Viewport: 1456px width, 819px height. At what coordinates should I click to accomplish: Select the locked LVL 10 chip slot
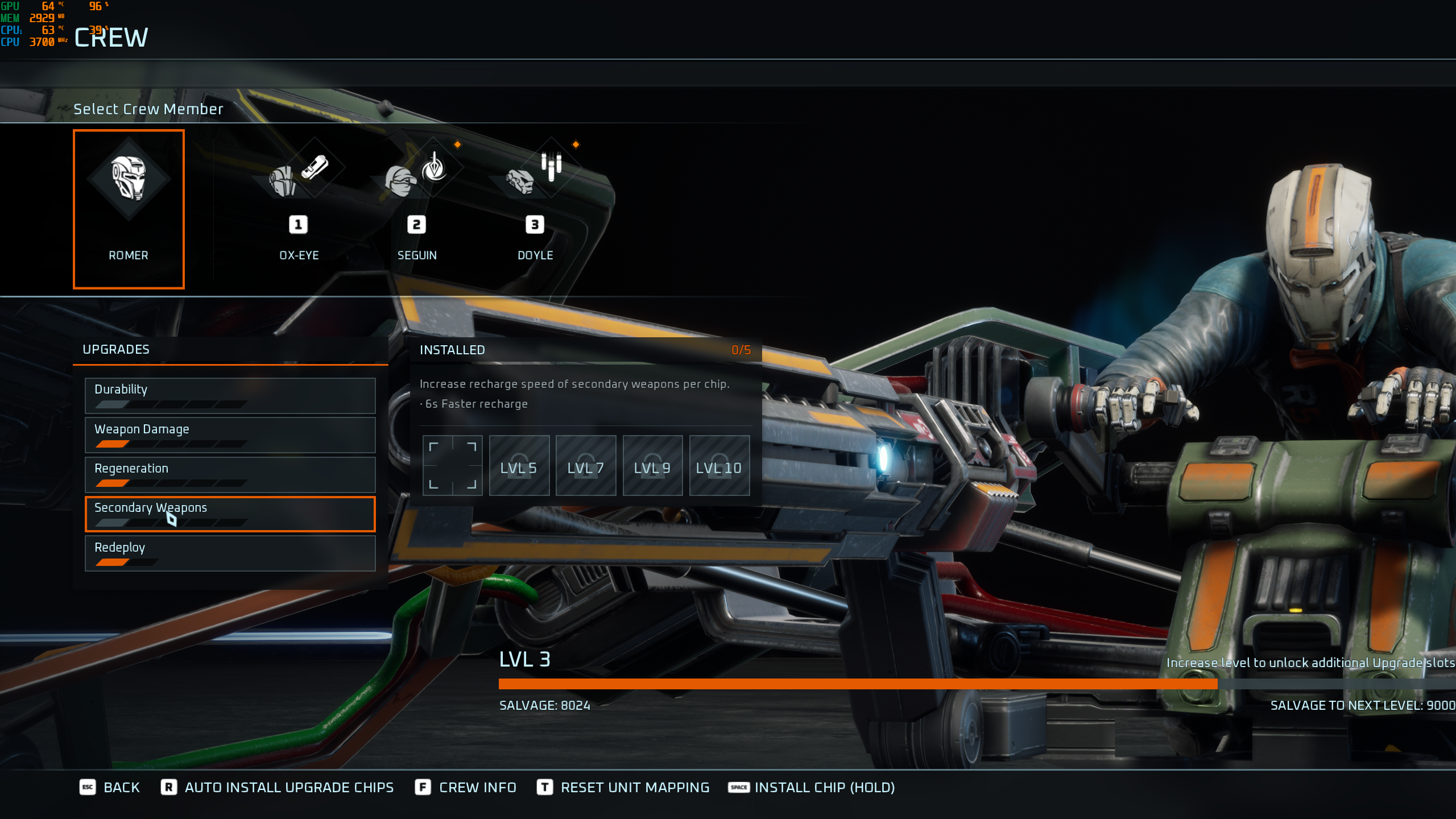click(x=719, y=465)
